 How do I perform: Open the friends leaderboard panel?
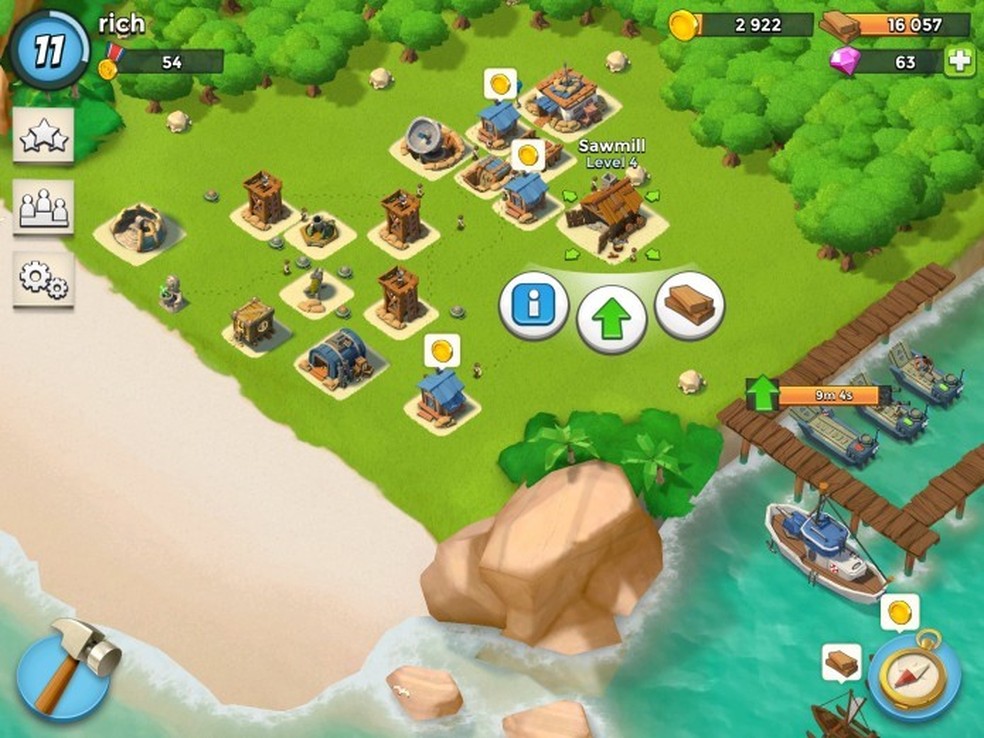pyautogui.click(x=43, y=207)
